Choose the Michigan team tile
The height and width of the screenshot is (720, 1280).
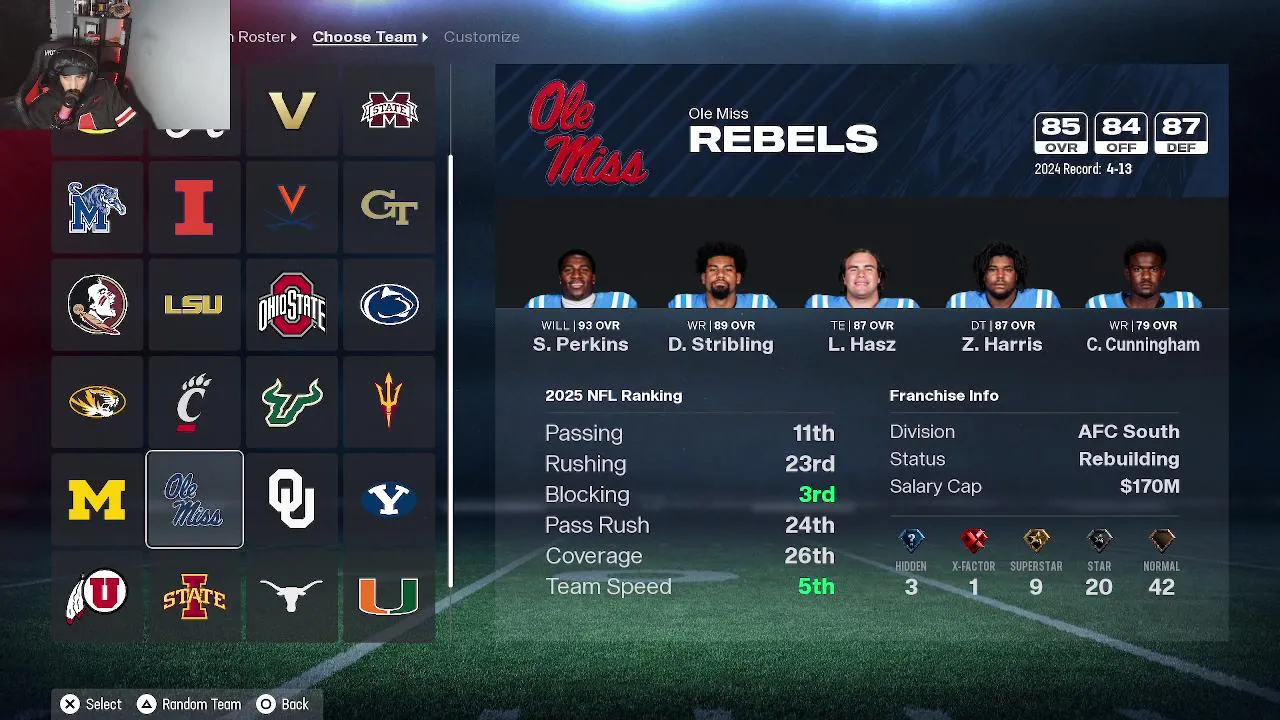(x=97, y=499)
